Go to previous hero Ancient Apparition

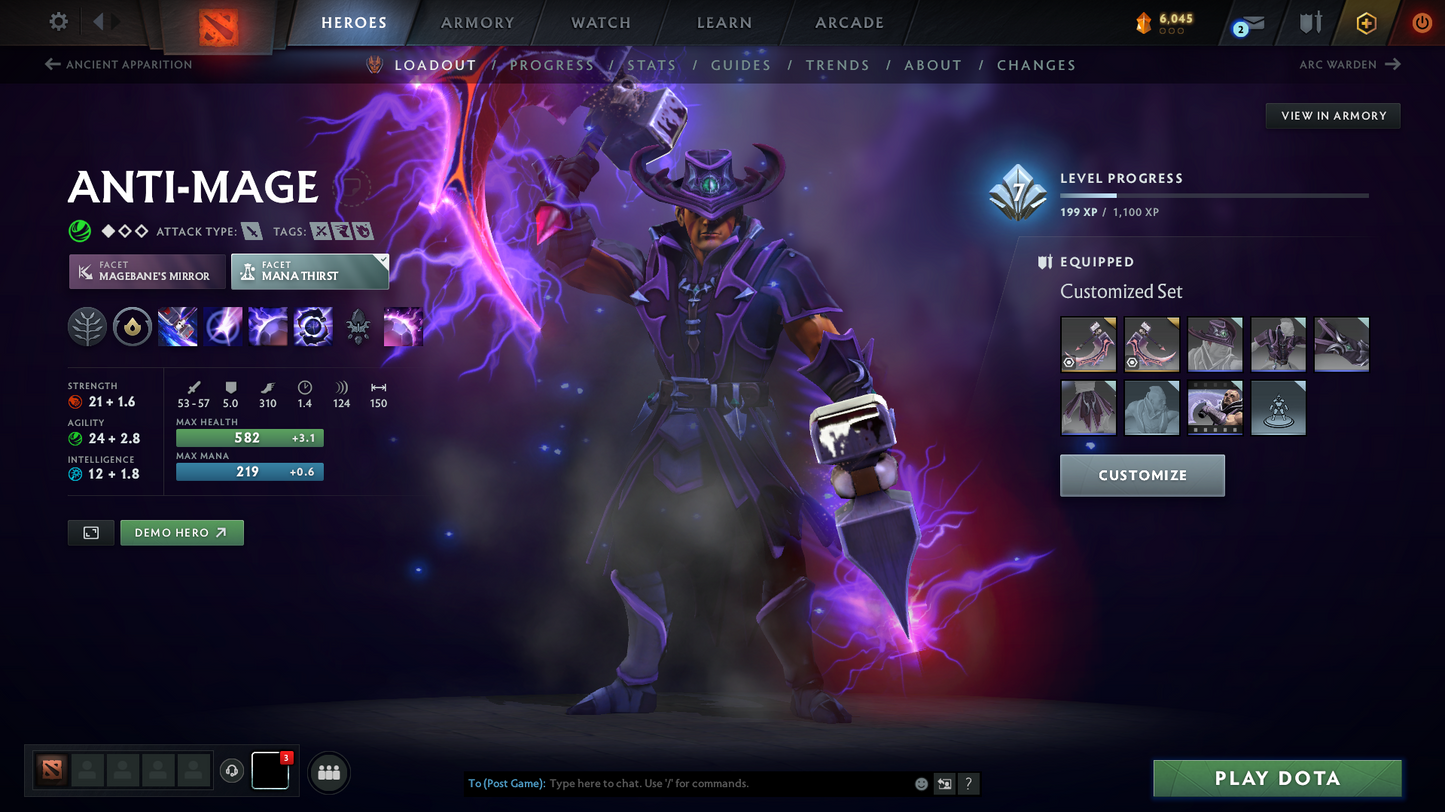(x=119, y=65)
